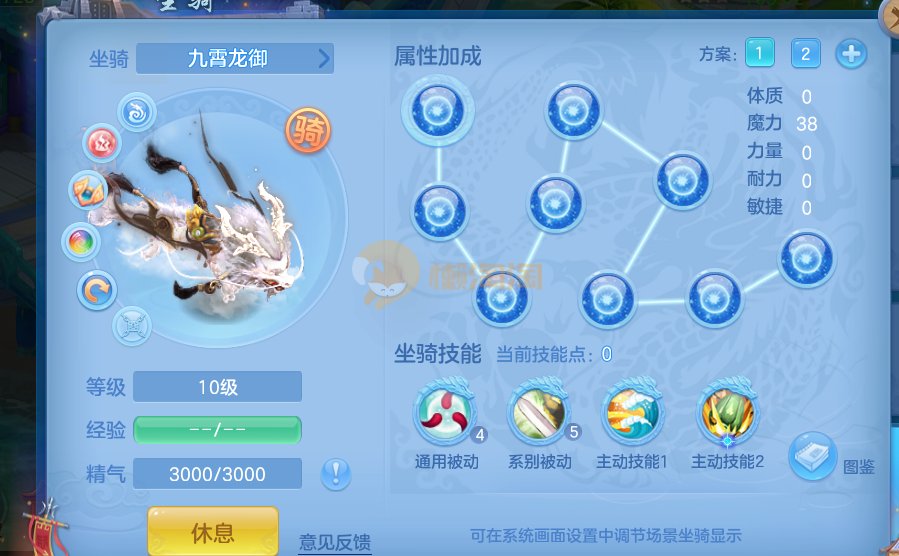The width and height of the screenshot is (899, 556).
Task: Open the 意见反馈 feedback link
Action: pyautogui.click(x=335, y=542)
